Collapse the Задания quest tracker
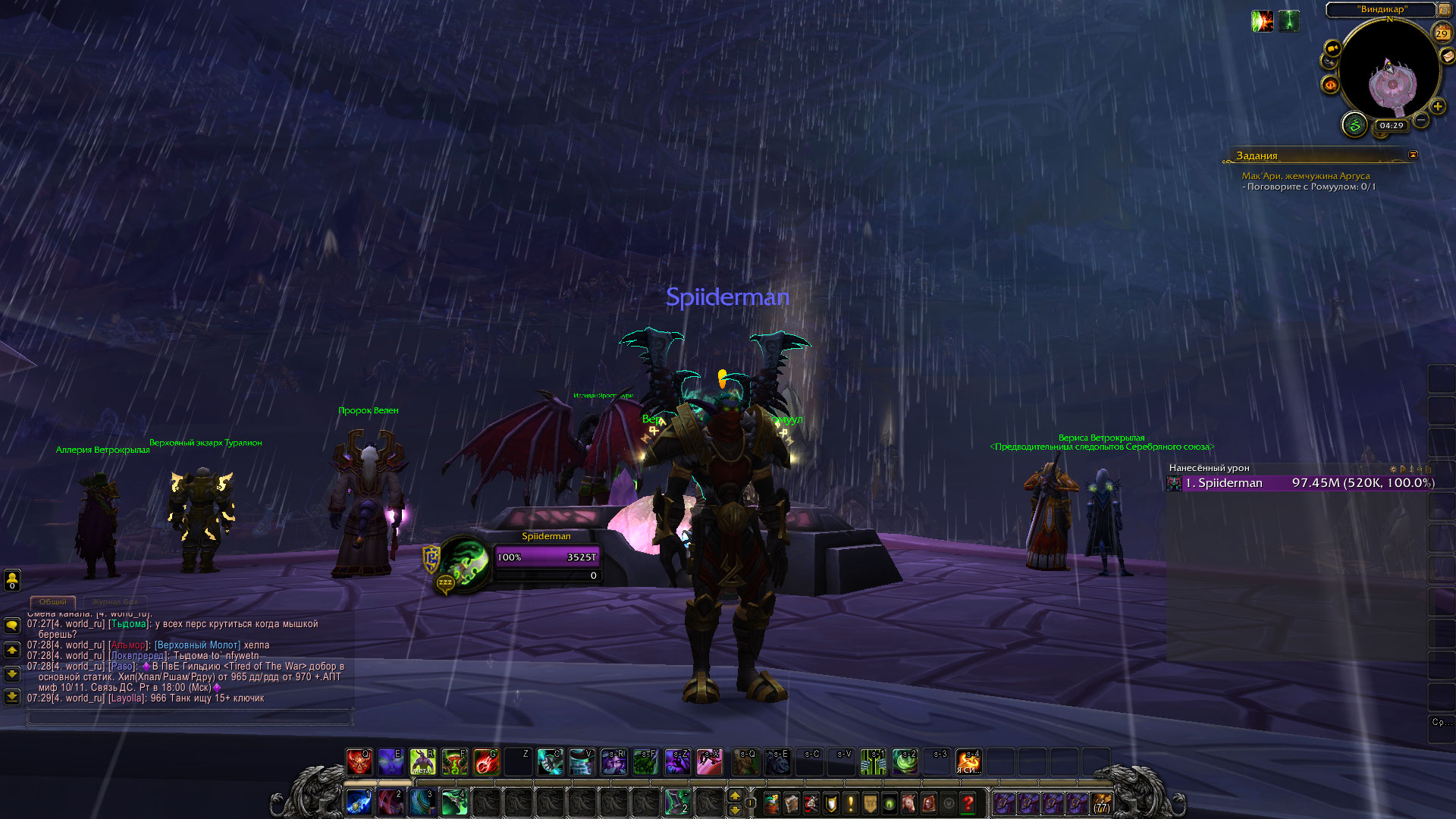Image resolution: width=1456 pixels, height=819 pixels. pyautogui.click(x=1413, y=155)
